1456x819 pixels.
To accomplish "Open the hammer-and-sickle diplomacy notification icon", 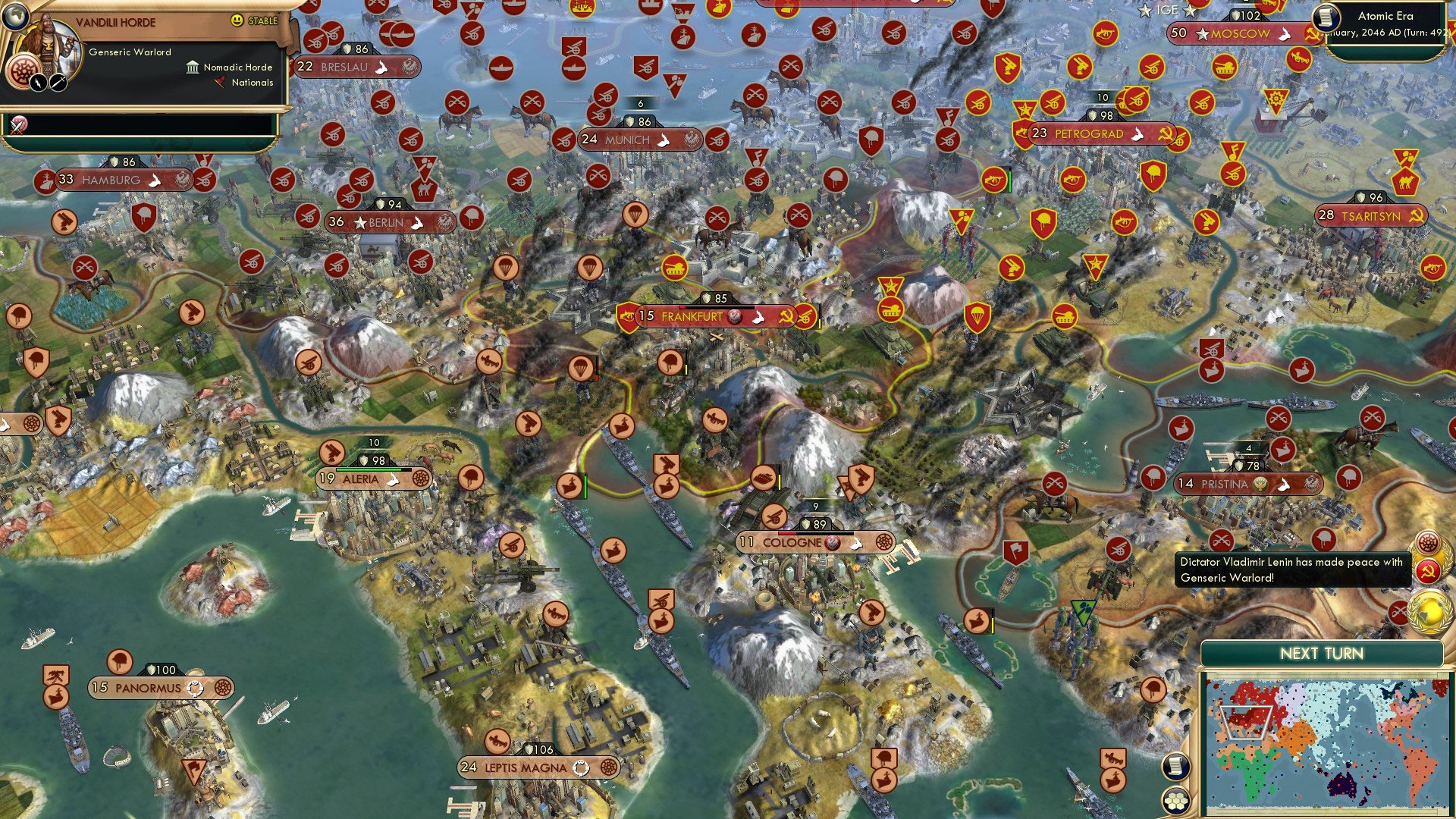I will (x=1427, y=571).
